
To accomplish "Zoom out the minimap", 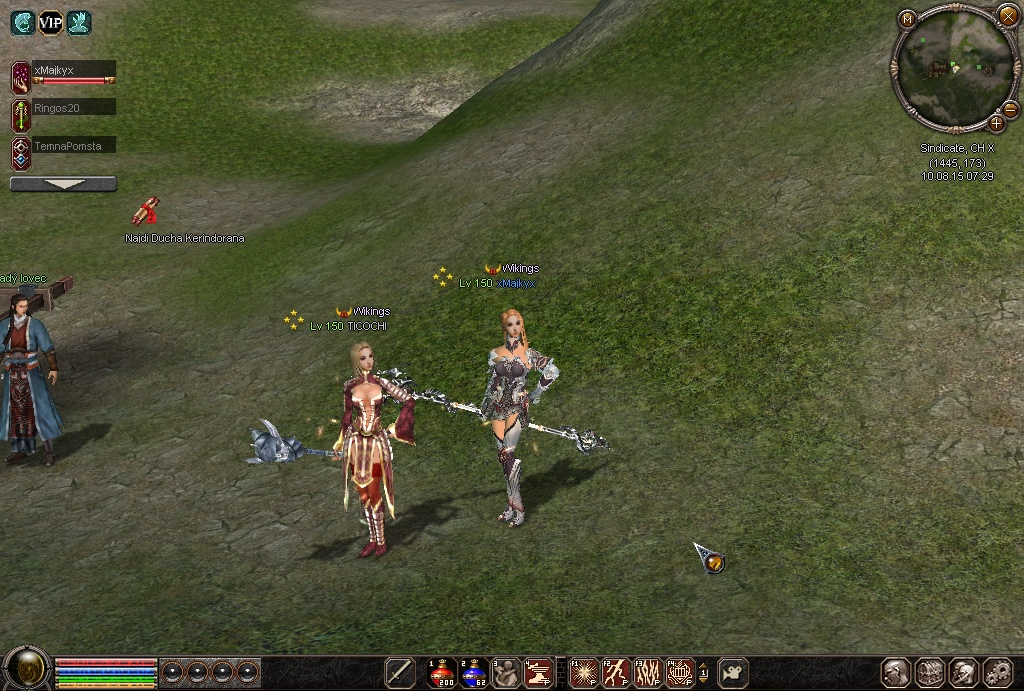I will point(1011,109).
